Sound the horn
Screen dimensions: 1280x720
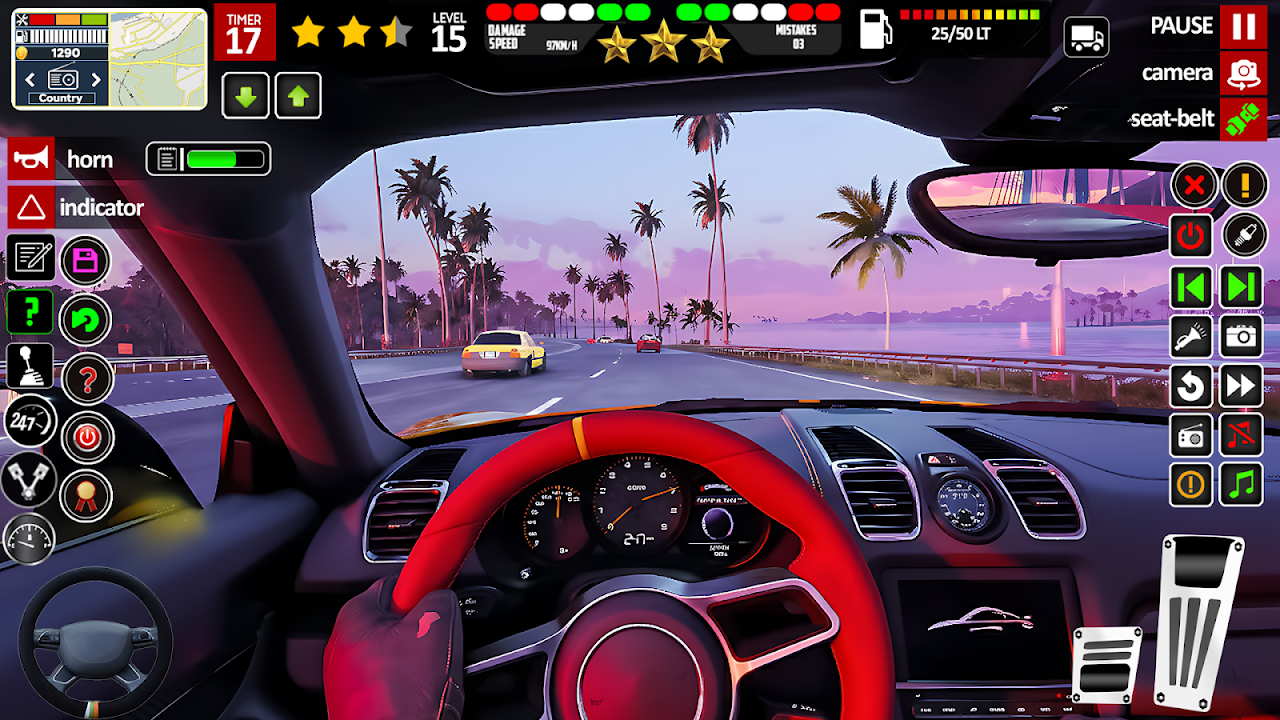[x=31, y=159]
